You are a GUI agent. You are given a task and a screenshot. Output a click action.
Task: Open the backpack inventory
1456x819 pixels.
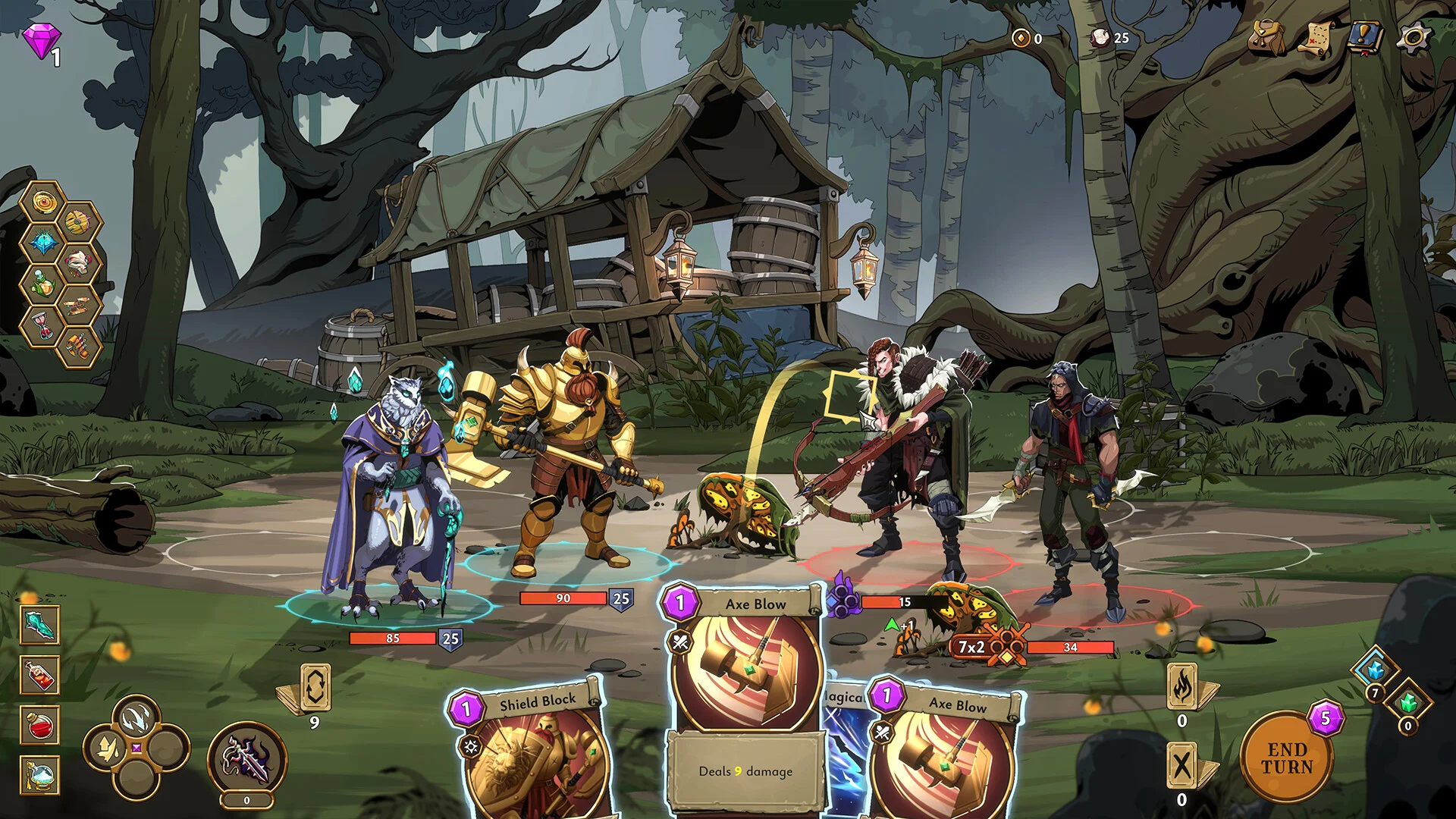coord(1266,36)
